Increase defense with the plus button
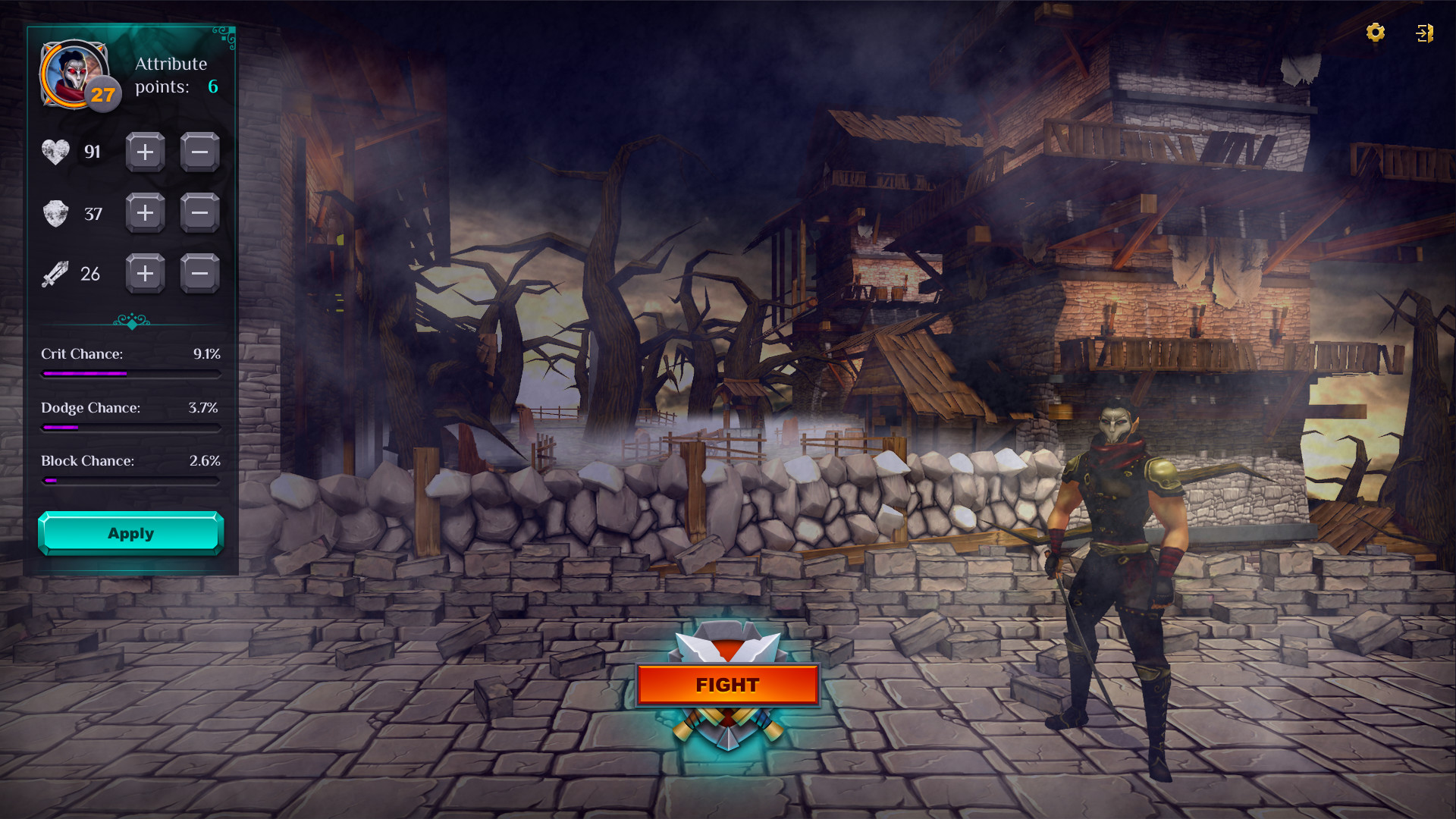This screenshot has width=1456, height=819. point(145,213)
